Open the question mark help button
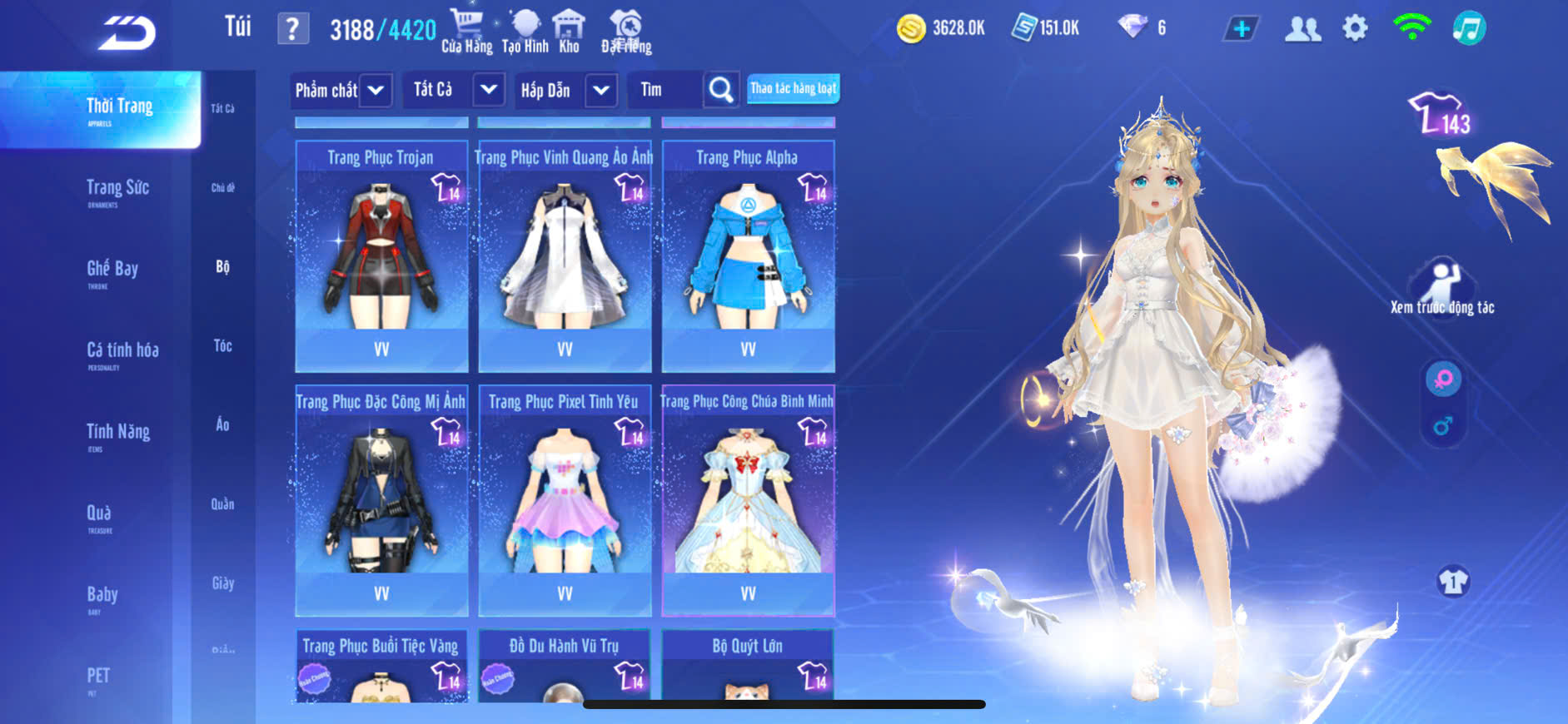This screenshot has width=1568, height=724. pyautogui.click(x=292, y=29)
